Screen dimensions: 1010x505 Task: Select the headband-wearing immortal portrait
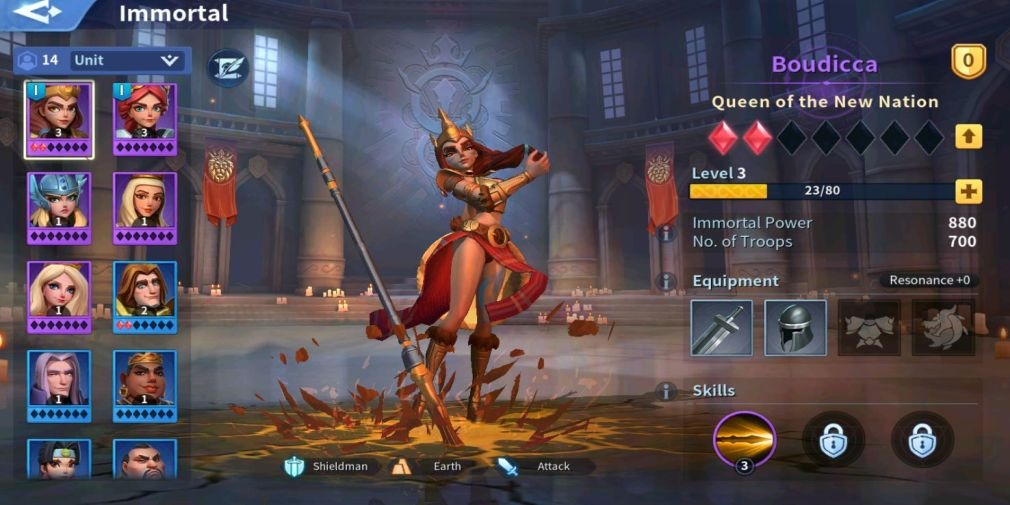pyautogui.click(x=145, y=384)
